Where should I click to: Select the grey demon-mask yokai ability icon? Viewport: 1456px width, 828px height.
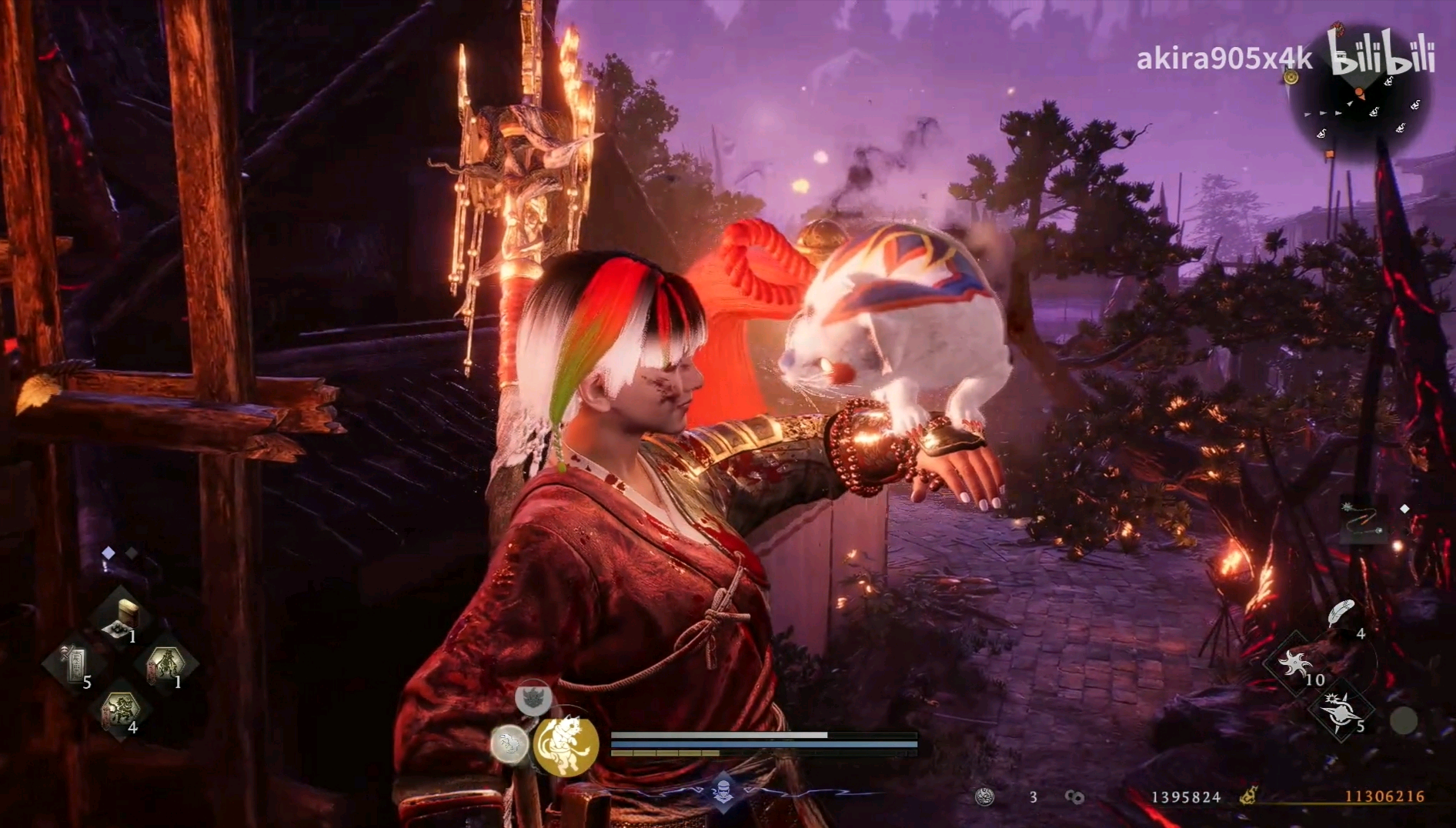coord(532,699)
